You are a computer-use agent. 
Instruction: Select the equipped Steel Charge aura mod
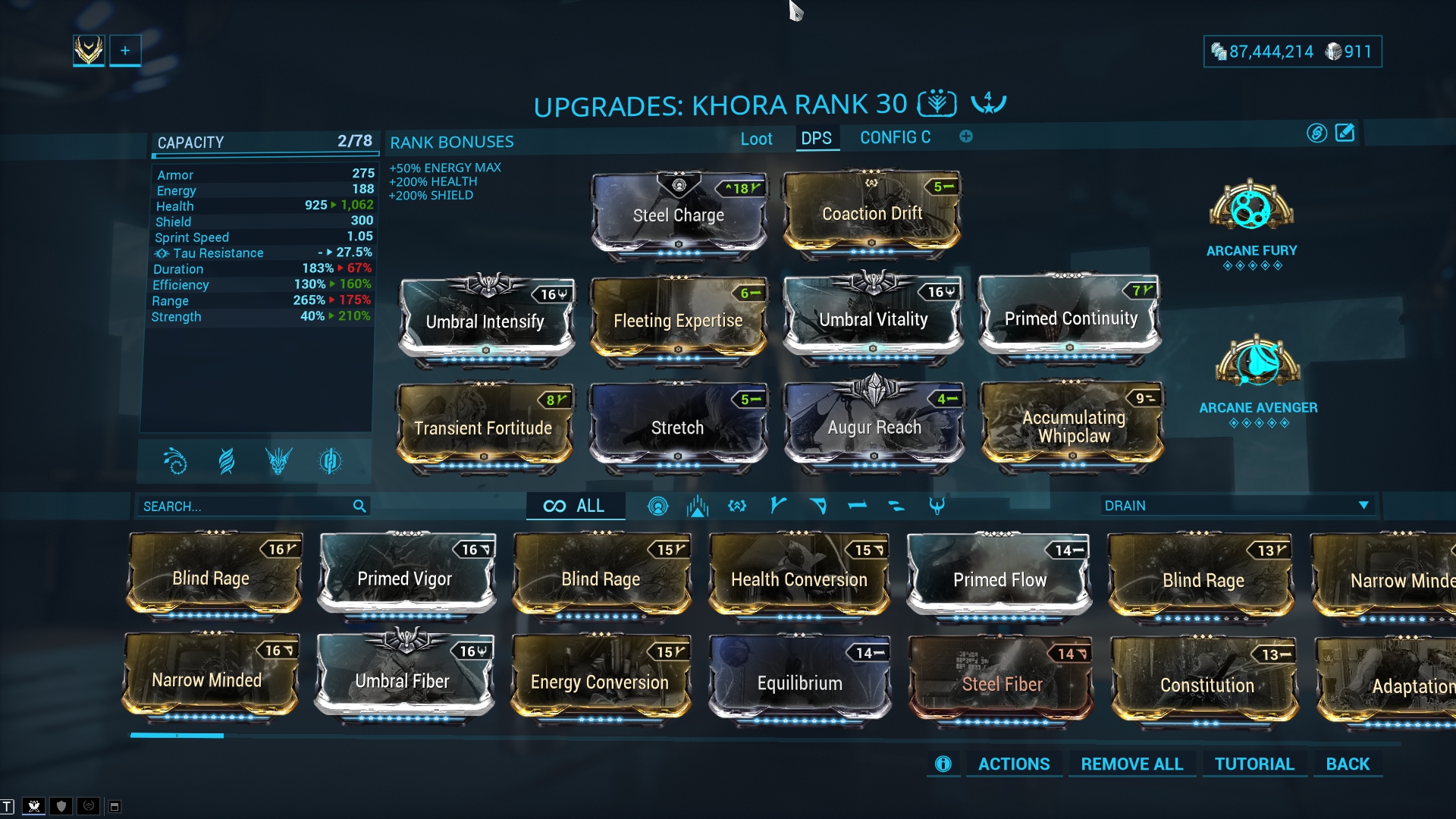[678, 215]
